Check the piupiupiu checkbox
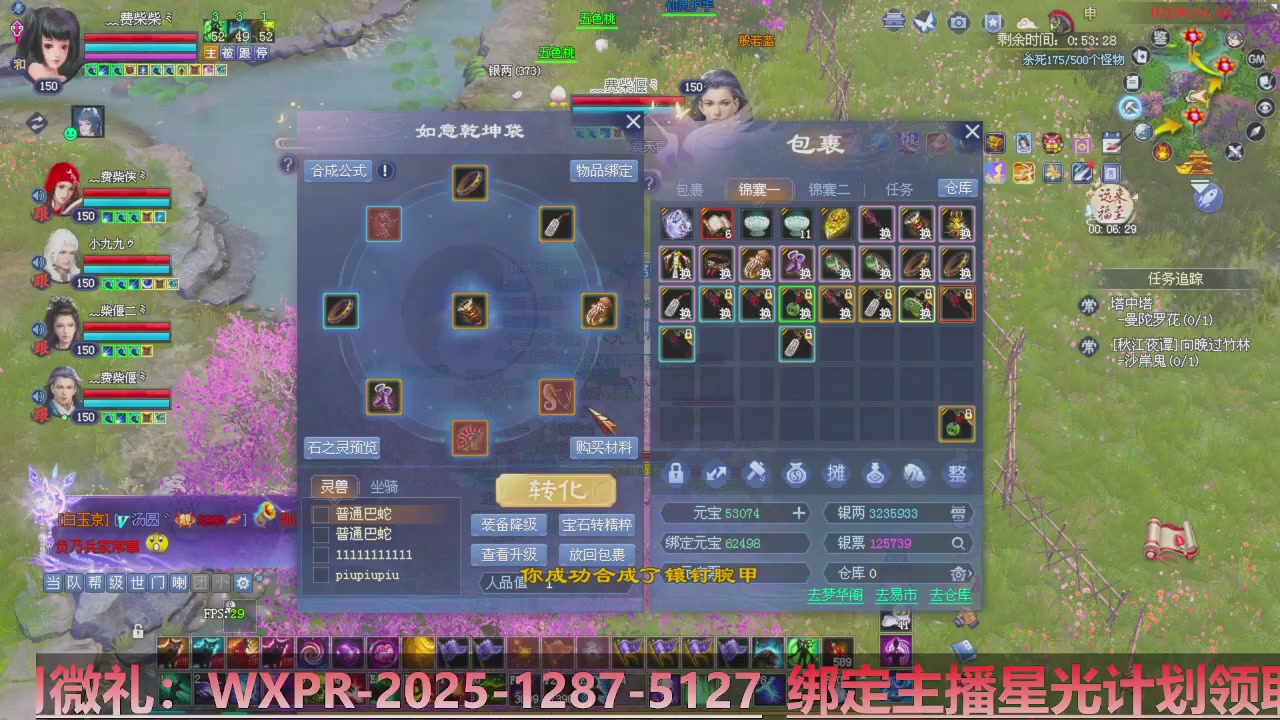 [321, 574]
